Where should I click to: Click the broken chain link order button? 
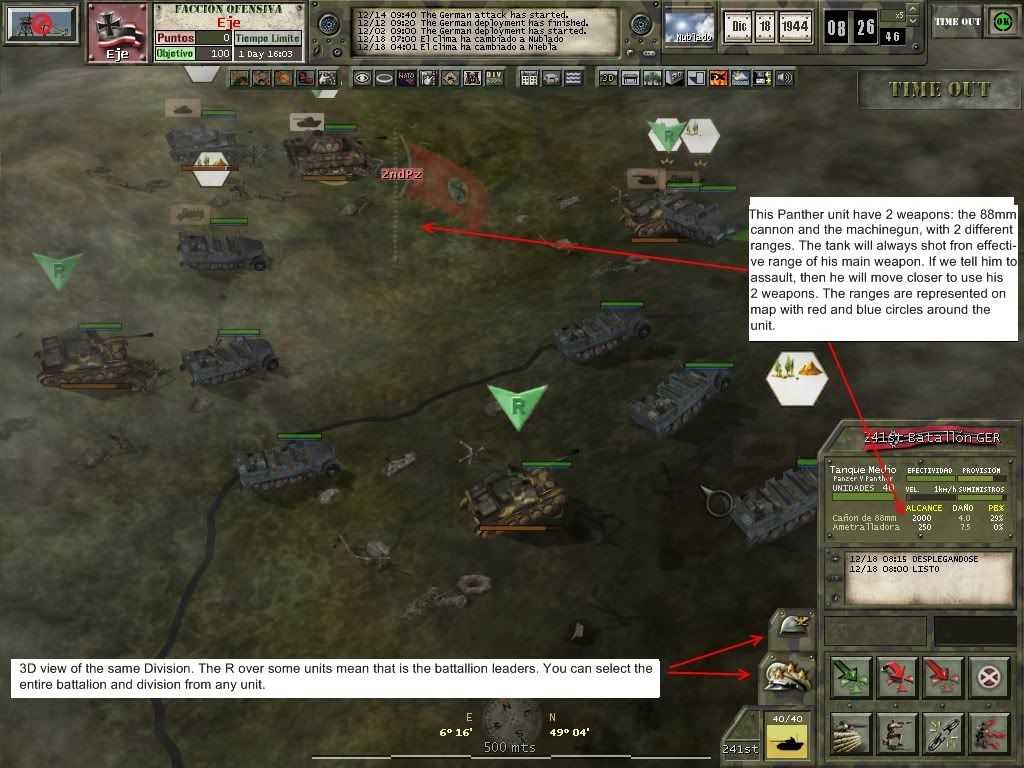tap(942, 733)
